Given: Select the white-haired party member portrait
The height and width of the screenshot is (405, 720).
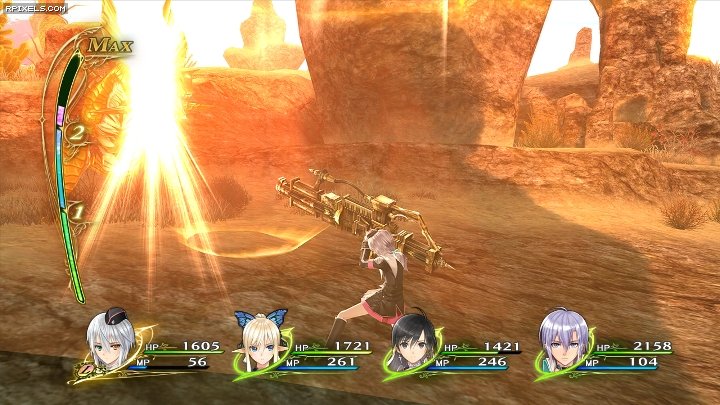Looking at the screenshot, I should (111, 342).
